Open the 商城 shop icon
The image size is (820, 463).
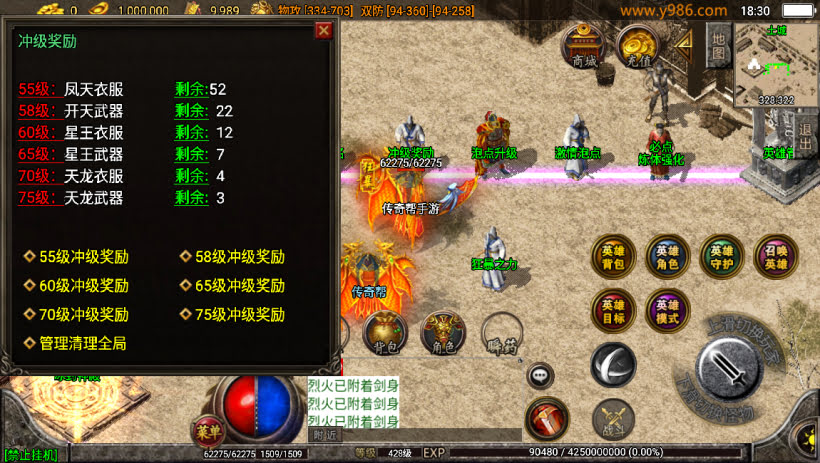tap(584, 46)
